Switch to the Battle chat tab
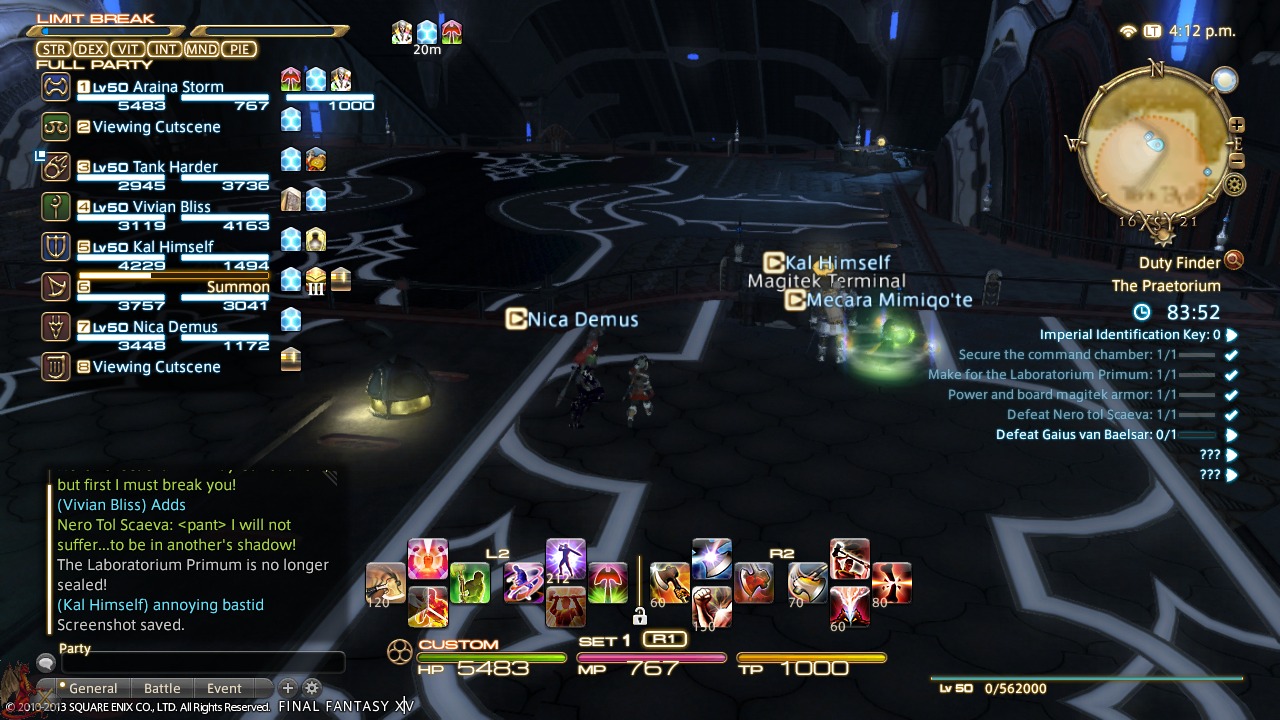This screenshot has height=720, width=1280. (x=161, y=688)
